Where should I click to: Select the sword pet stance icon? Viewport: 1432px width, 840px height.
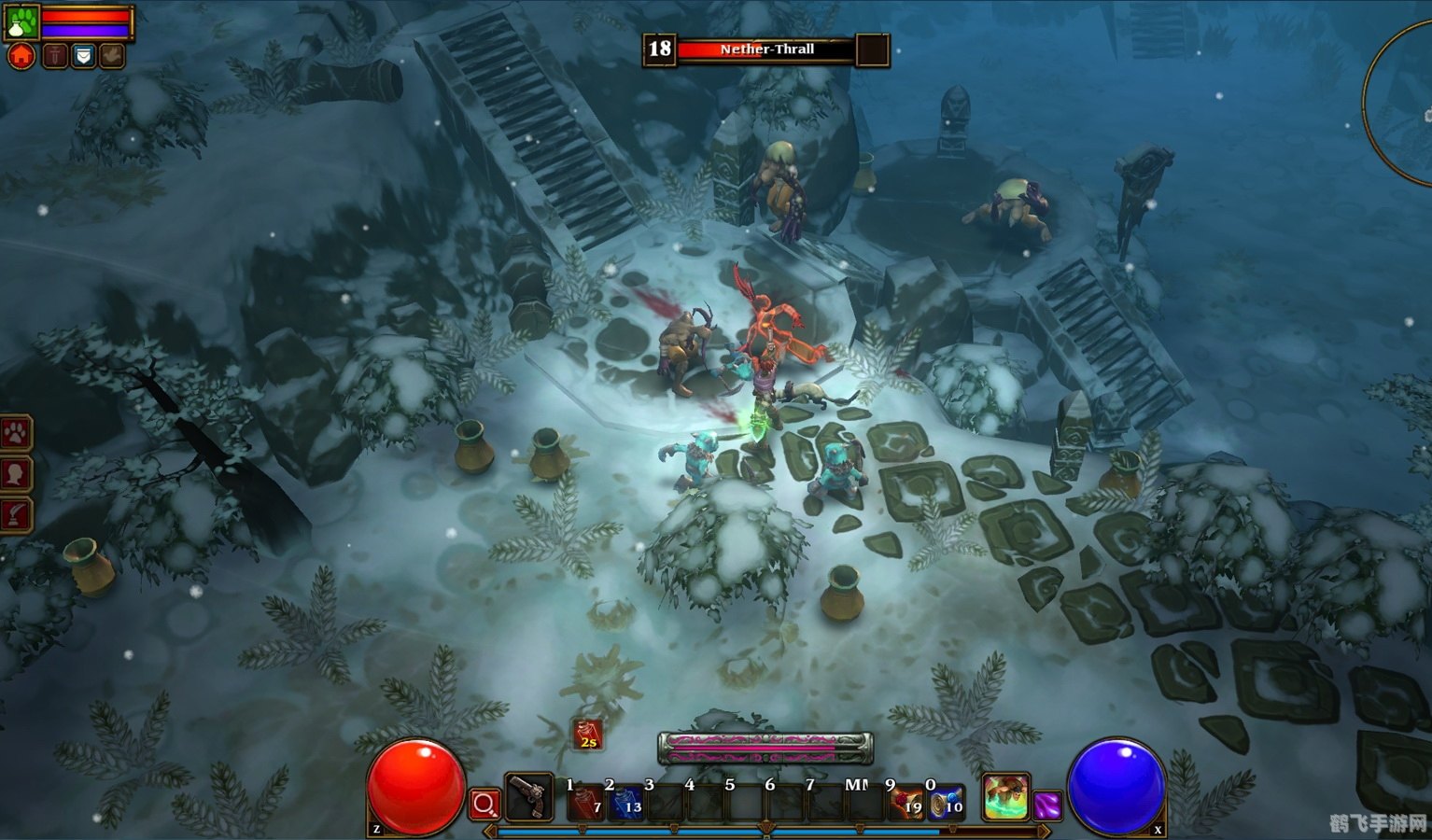[x=55, y=56]
